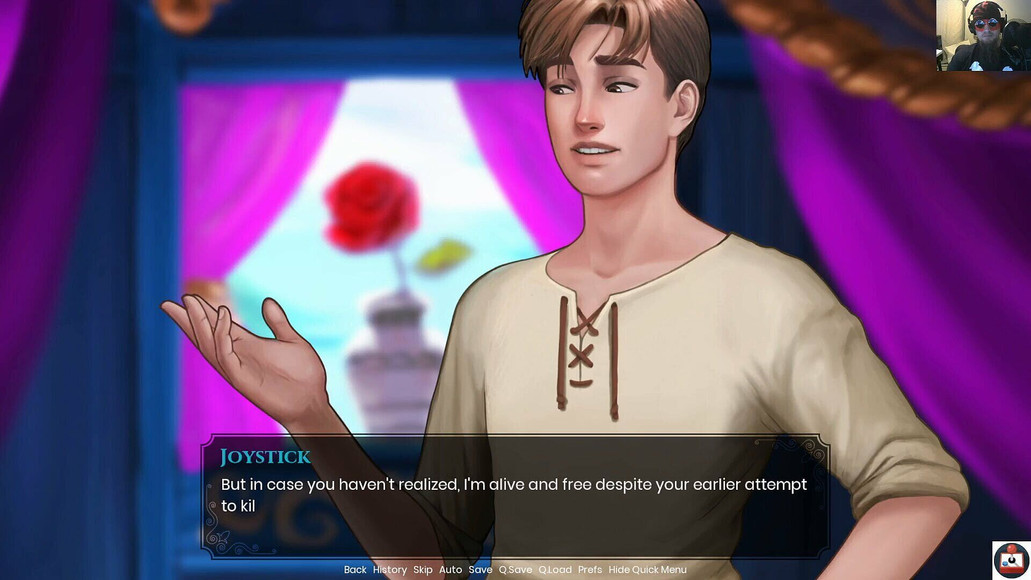
Task: Open the dialogue History log
Action: pos(390,570)
